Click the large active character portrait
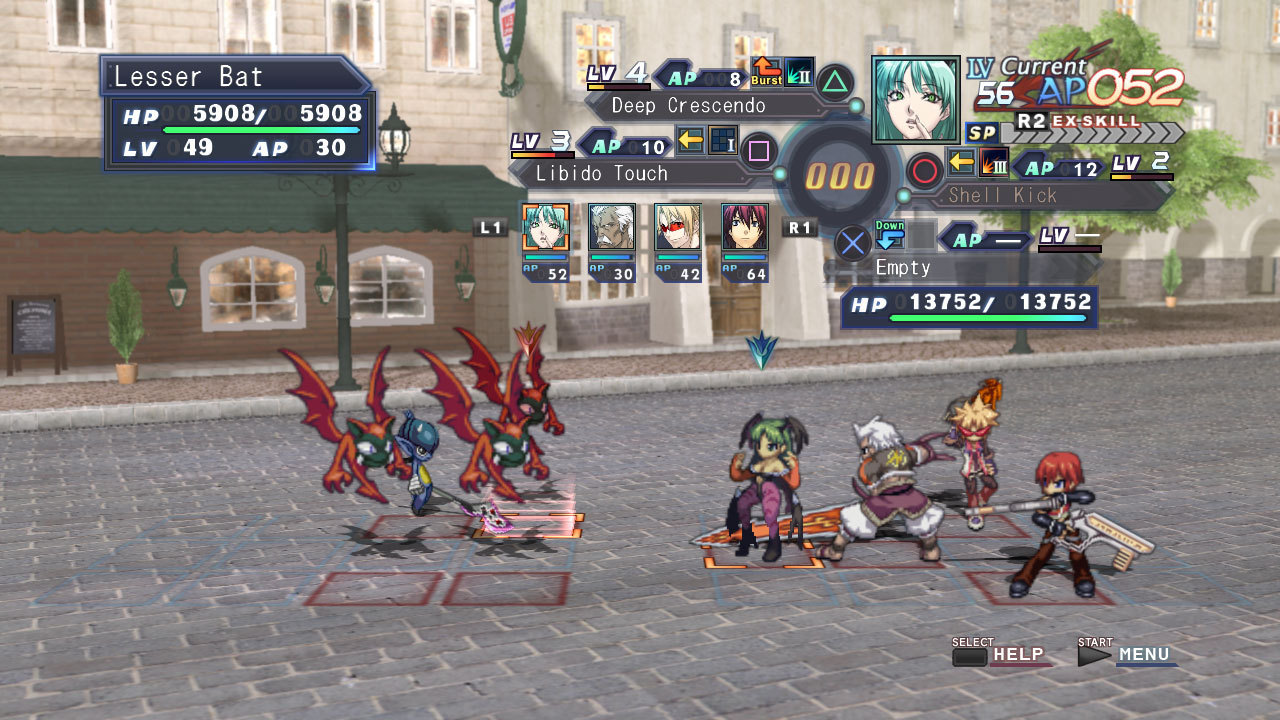The width and height of the screenshot is (1280, 720). coord(916,99)
